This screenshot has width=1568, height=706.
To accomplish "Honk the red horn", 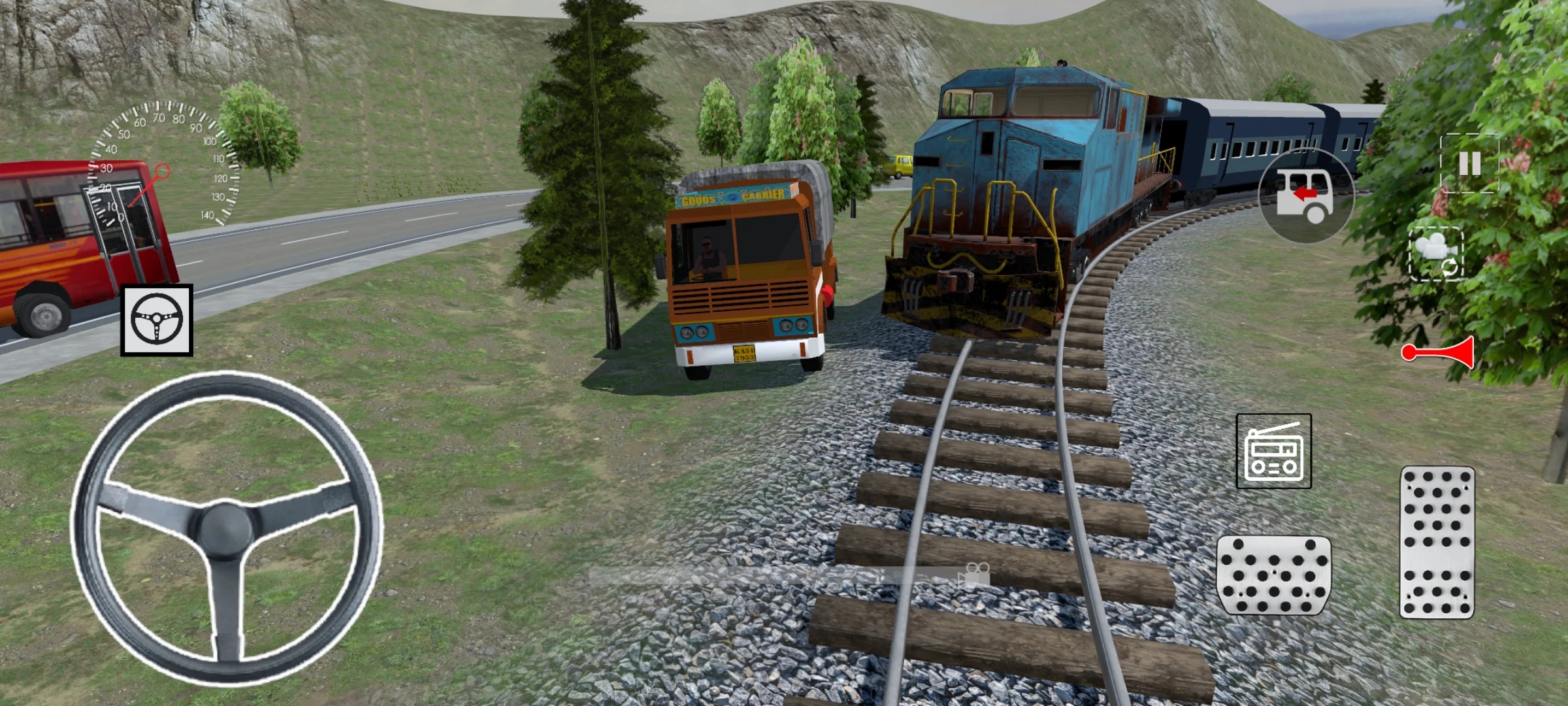I will 1439,353.
